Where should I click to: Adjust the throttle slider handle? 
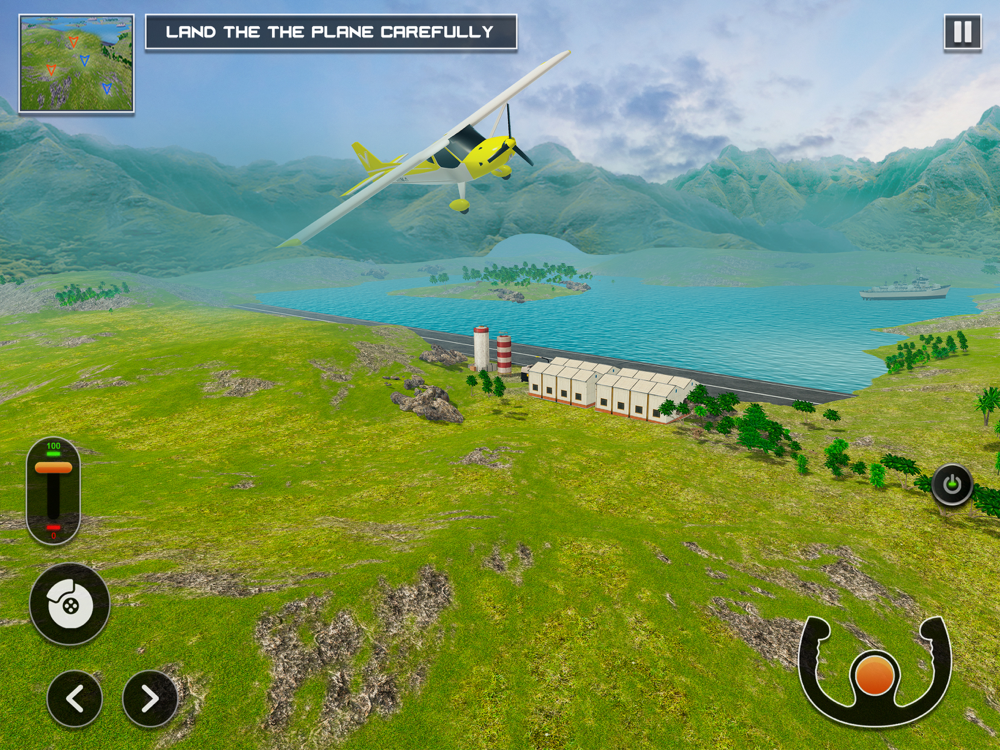(53, 467)
